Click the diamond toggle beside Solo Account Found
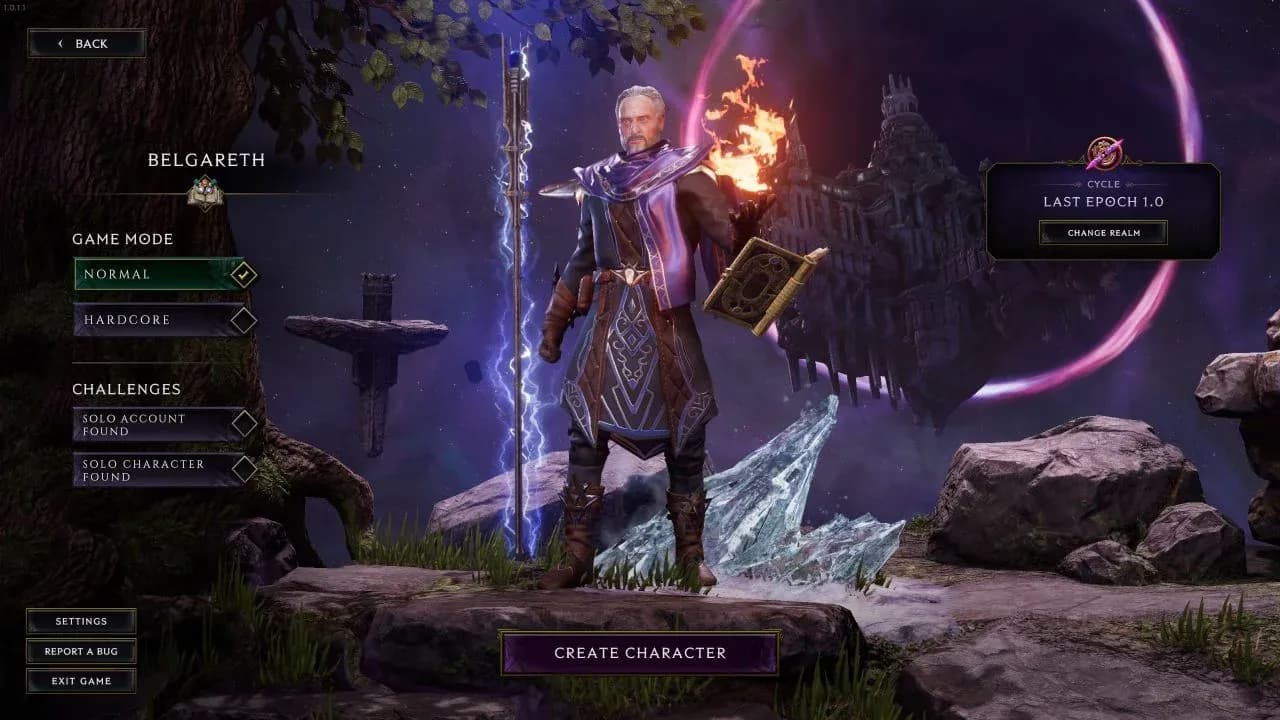This screenshot has height=720, width=1280. tap(243, 423)
